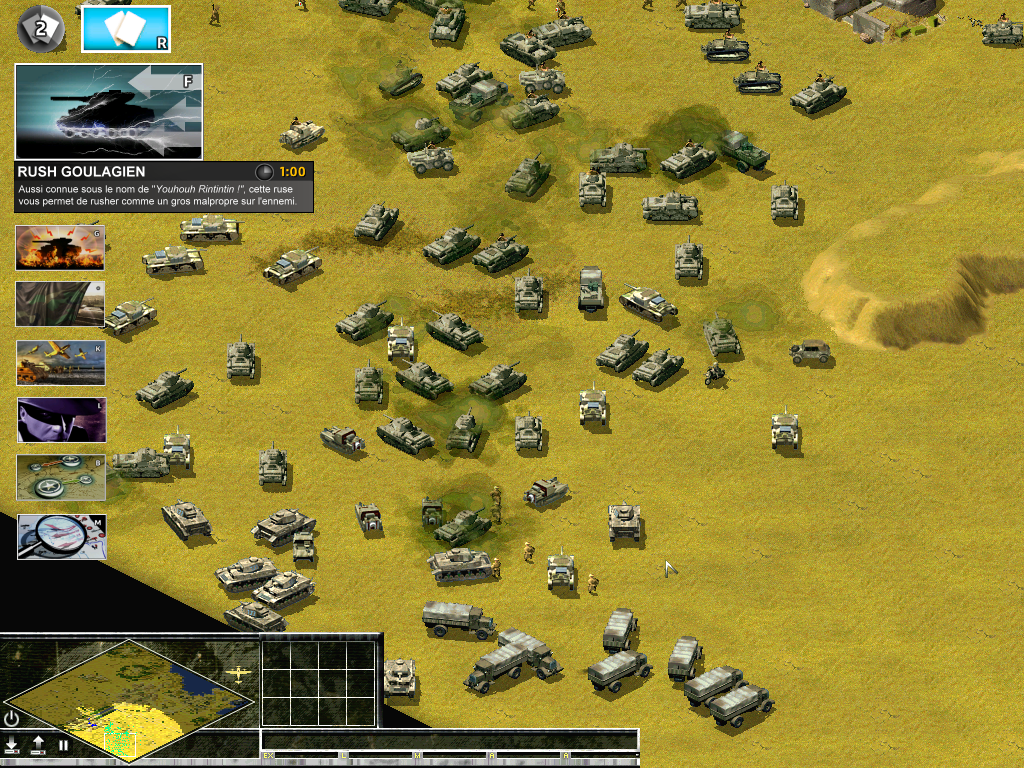The image size is (1024, 768).
Task: Open the ruse cards panel
Action: [x=125, y=29]
